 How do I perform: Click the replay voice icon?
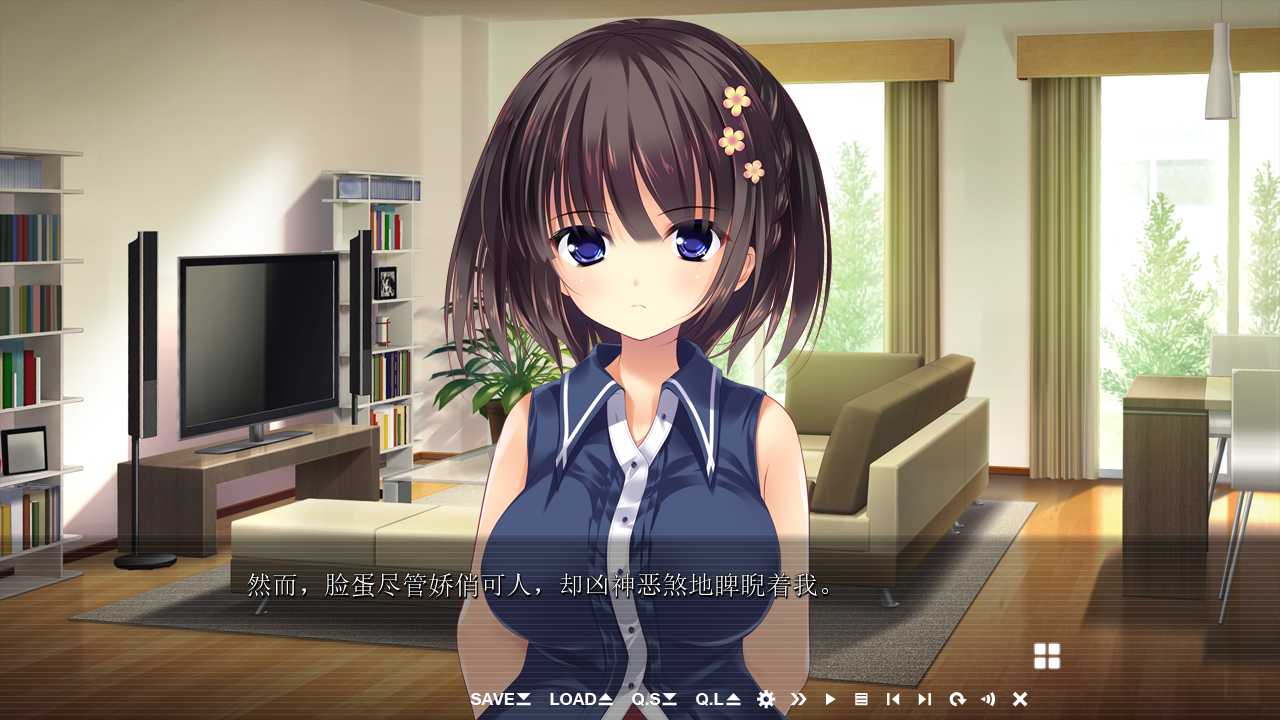point(957,700)
